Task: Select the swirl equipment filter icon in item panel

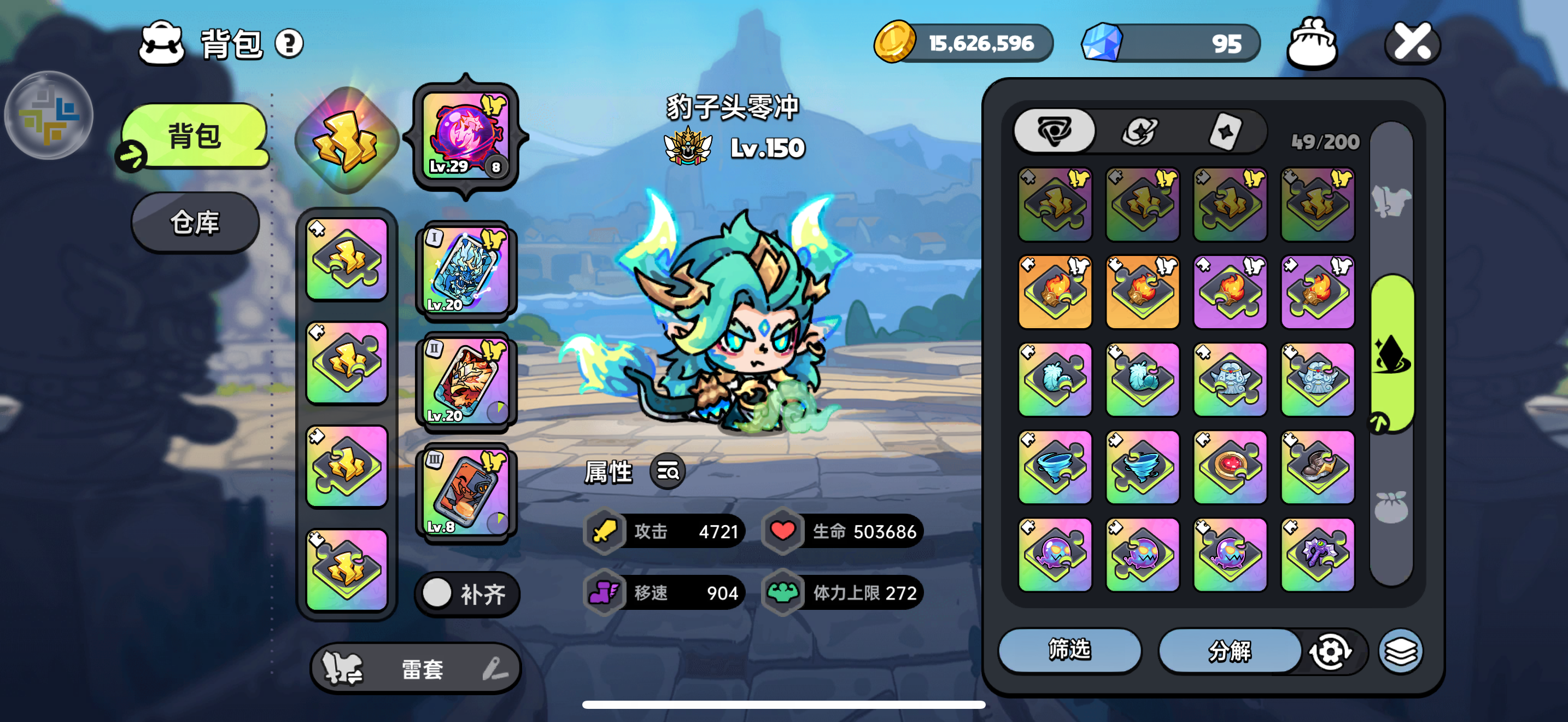Action: (1054, 130)
